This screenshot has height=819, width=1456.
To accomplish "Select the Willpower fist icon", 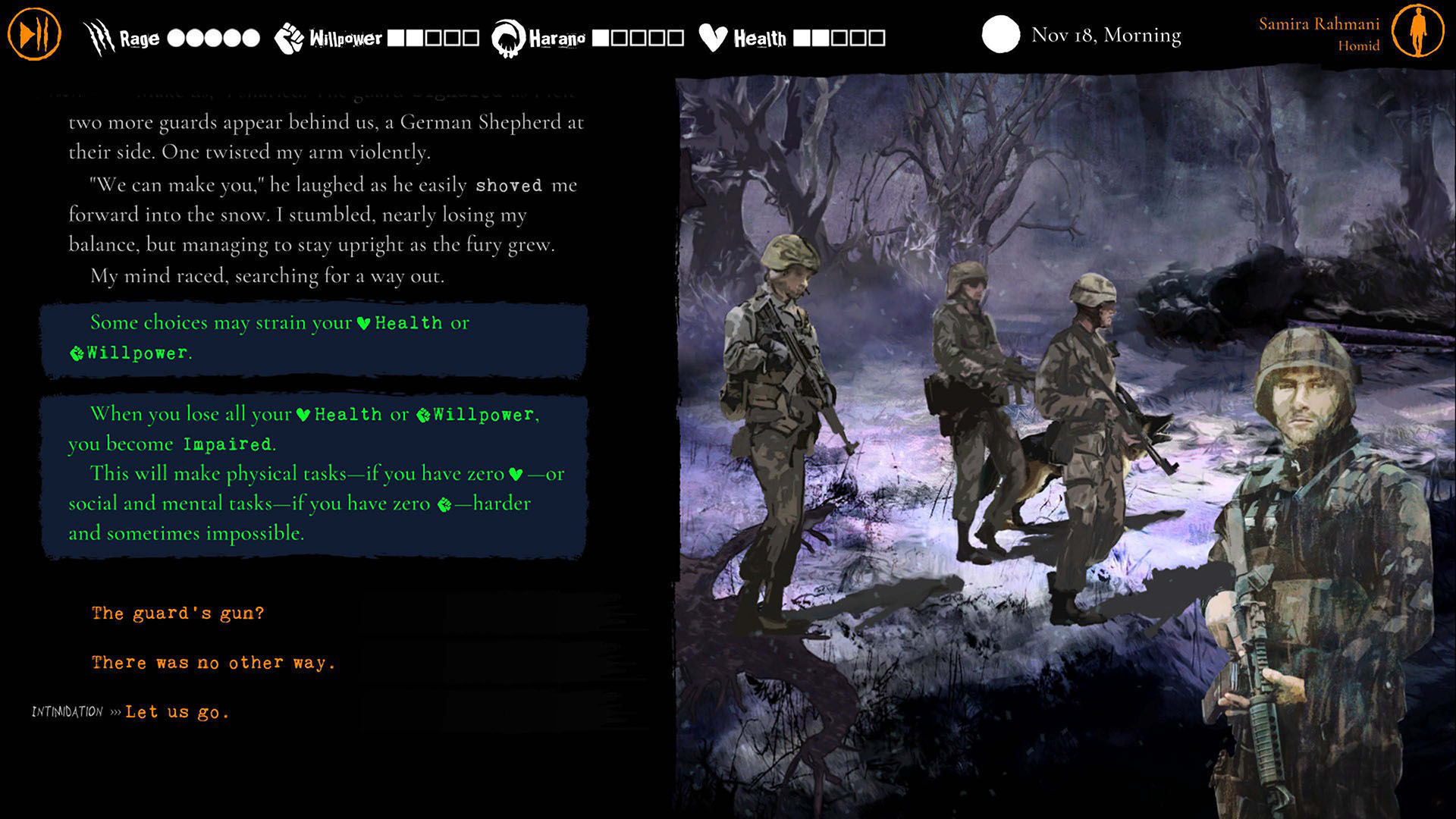I will (x=288, y=36).
